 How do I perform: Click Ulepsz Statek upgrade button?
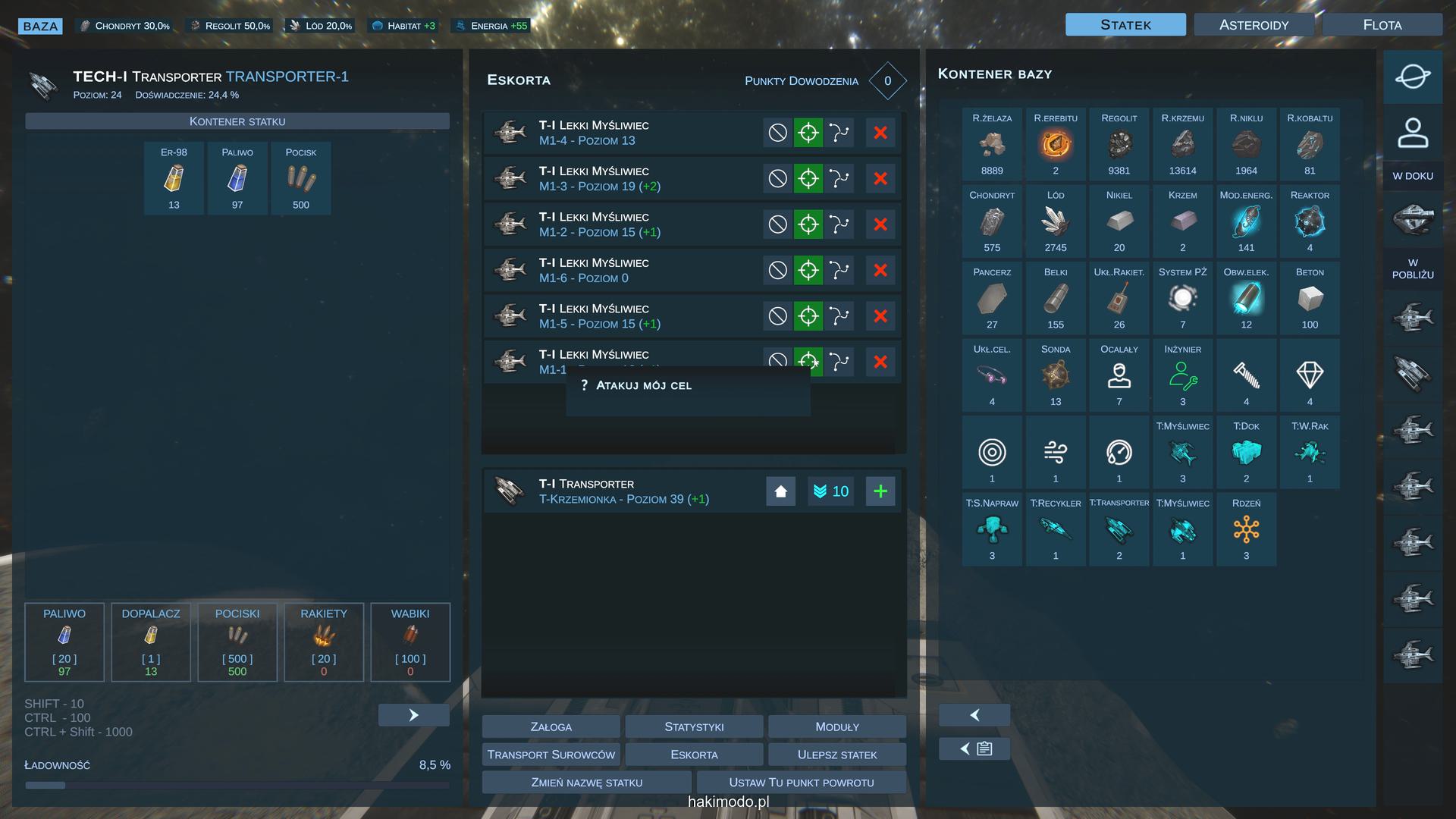(836, 755)
